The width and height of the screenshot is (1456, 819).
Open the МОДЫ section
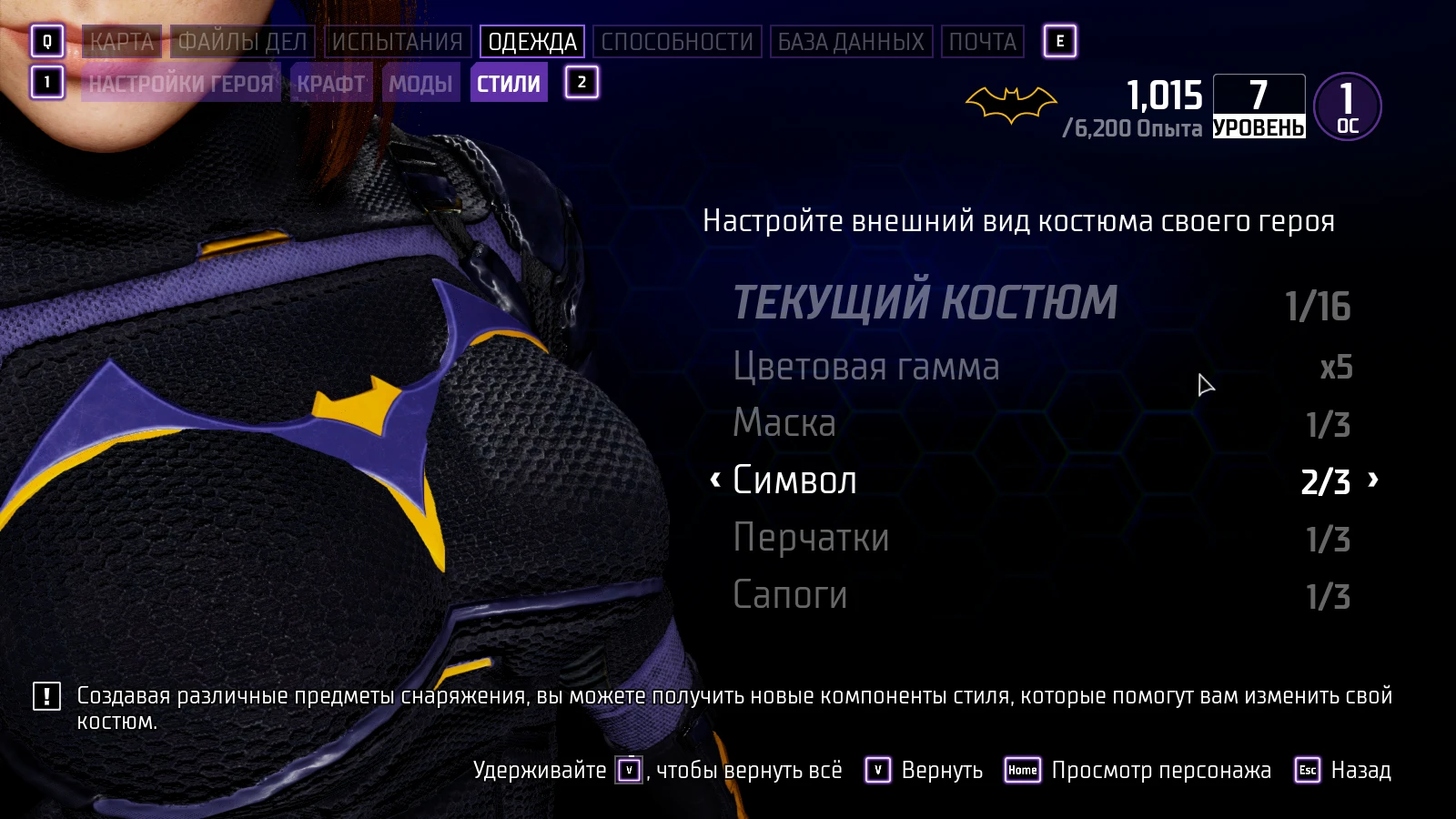coord(423,83)
